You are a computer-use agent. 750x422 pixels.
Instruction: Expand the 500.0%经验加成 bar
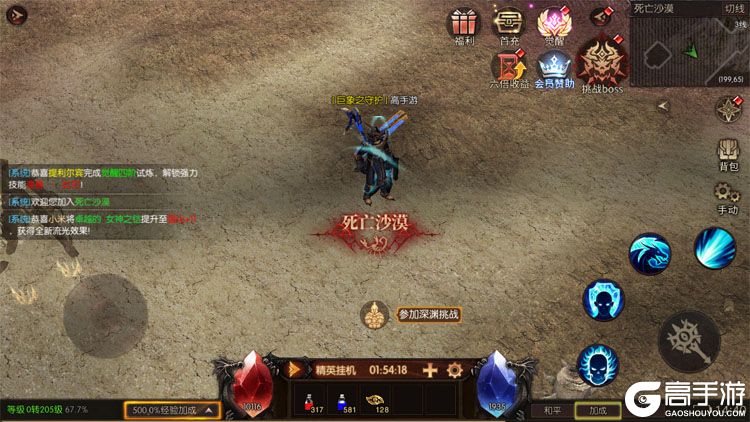coord(172,410)
